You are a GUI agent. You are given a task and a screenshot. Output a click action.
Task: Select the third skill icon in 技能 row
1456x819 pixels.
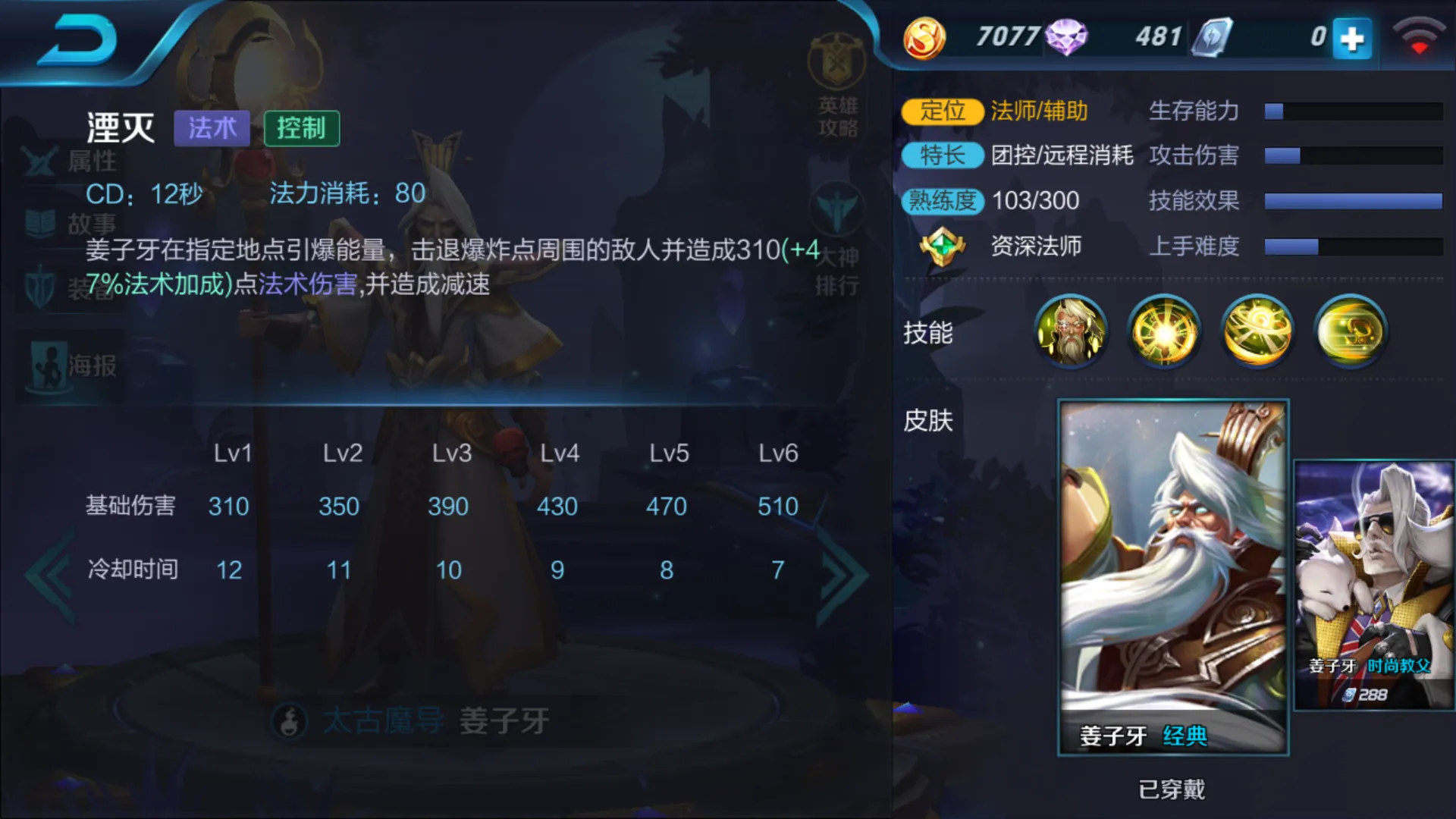(x=1257, y=332)
